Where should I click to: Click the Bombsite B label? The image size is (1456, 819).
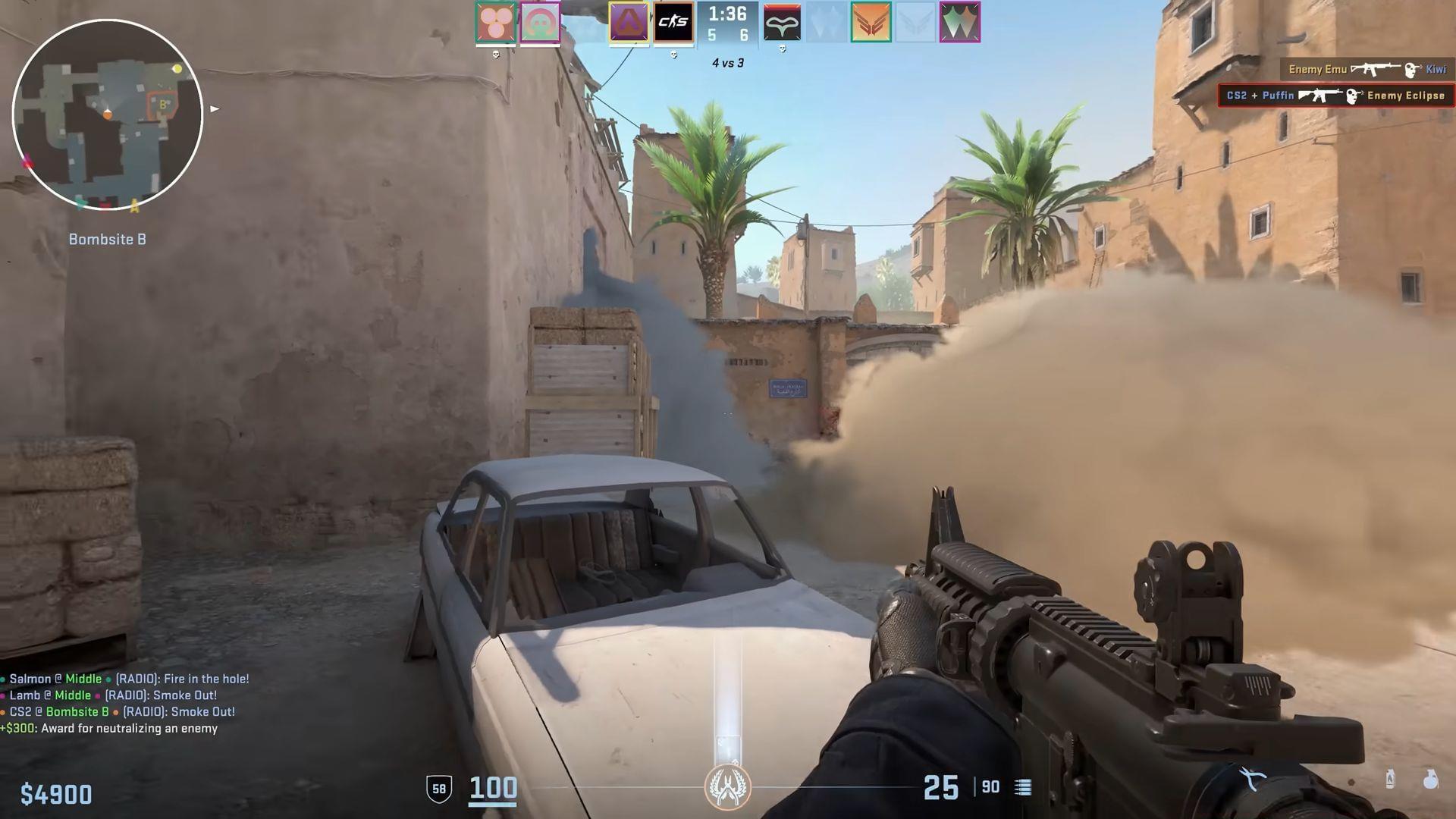coord(107,239)
